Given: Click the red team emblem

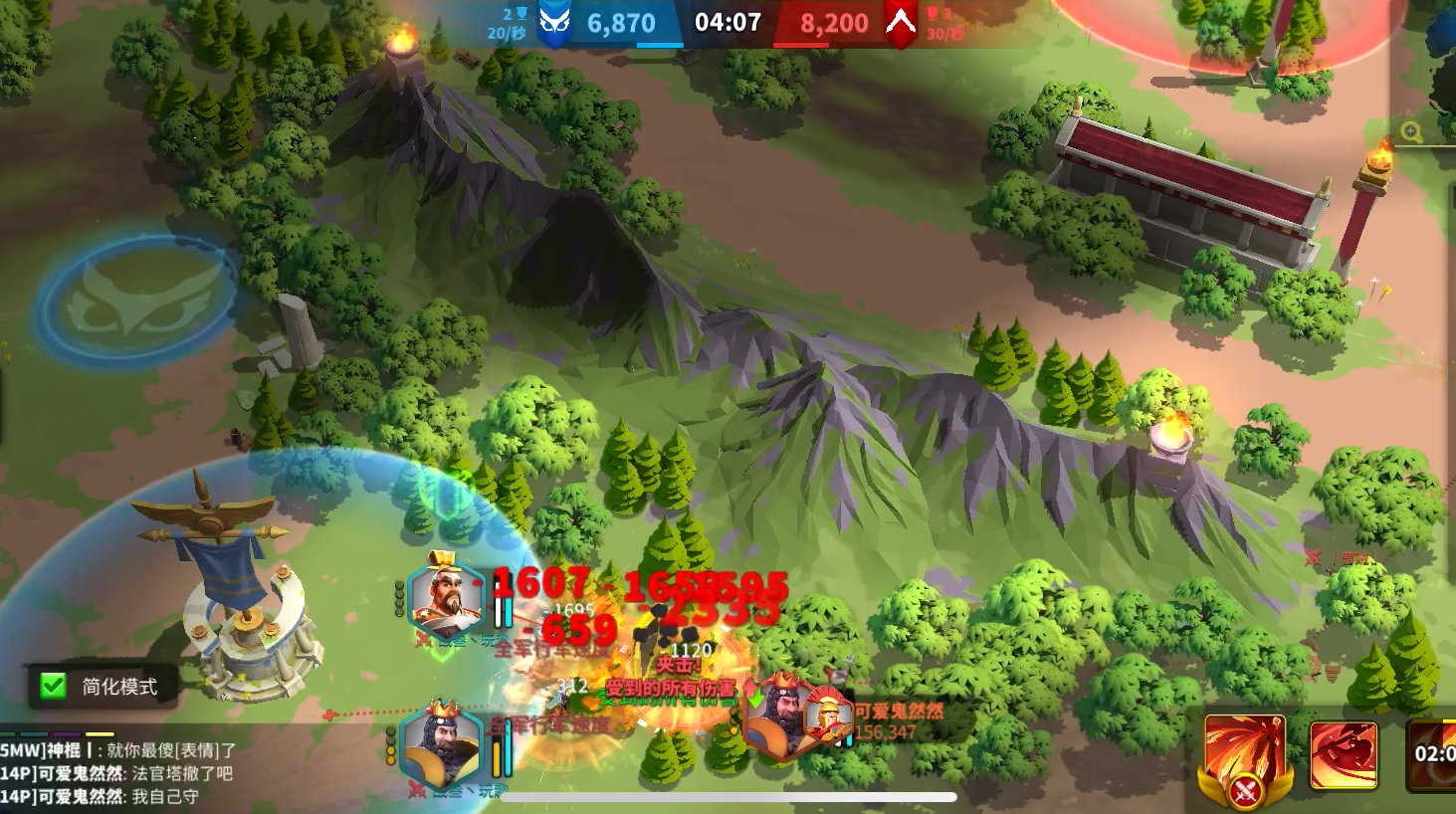Looking at the screenshot, I should point(901,23).
